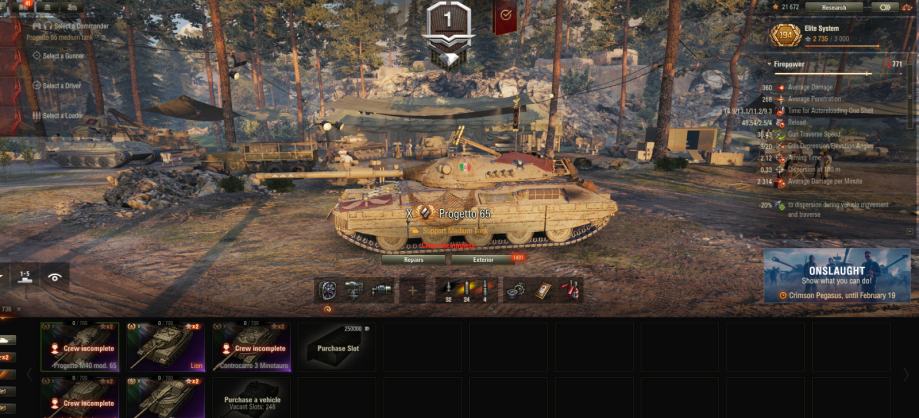Open the Onslaught event banner
The width and height of the screenshot is (919, 418).
[x=836, y=276]
